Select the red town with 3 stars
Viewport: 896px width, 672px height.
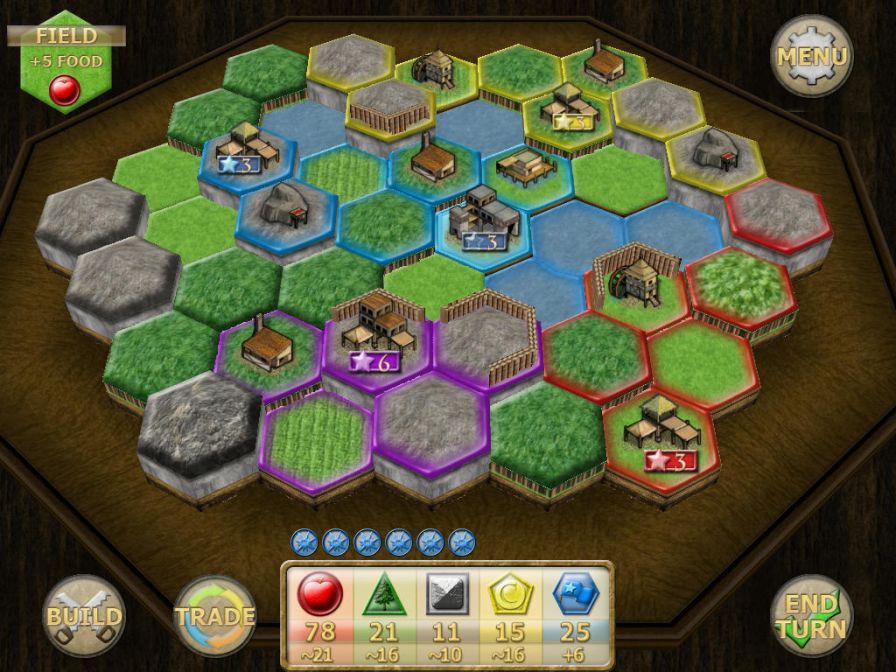pyautogui.click(x=661, y=432)
